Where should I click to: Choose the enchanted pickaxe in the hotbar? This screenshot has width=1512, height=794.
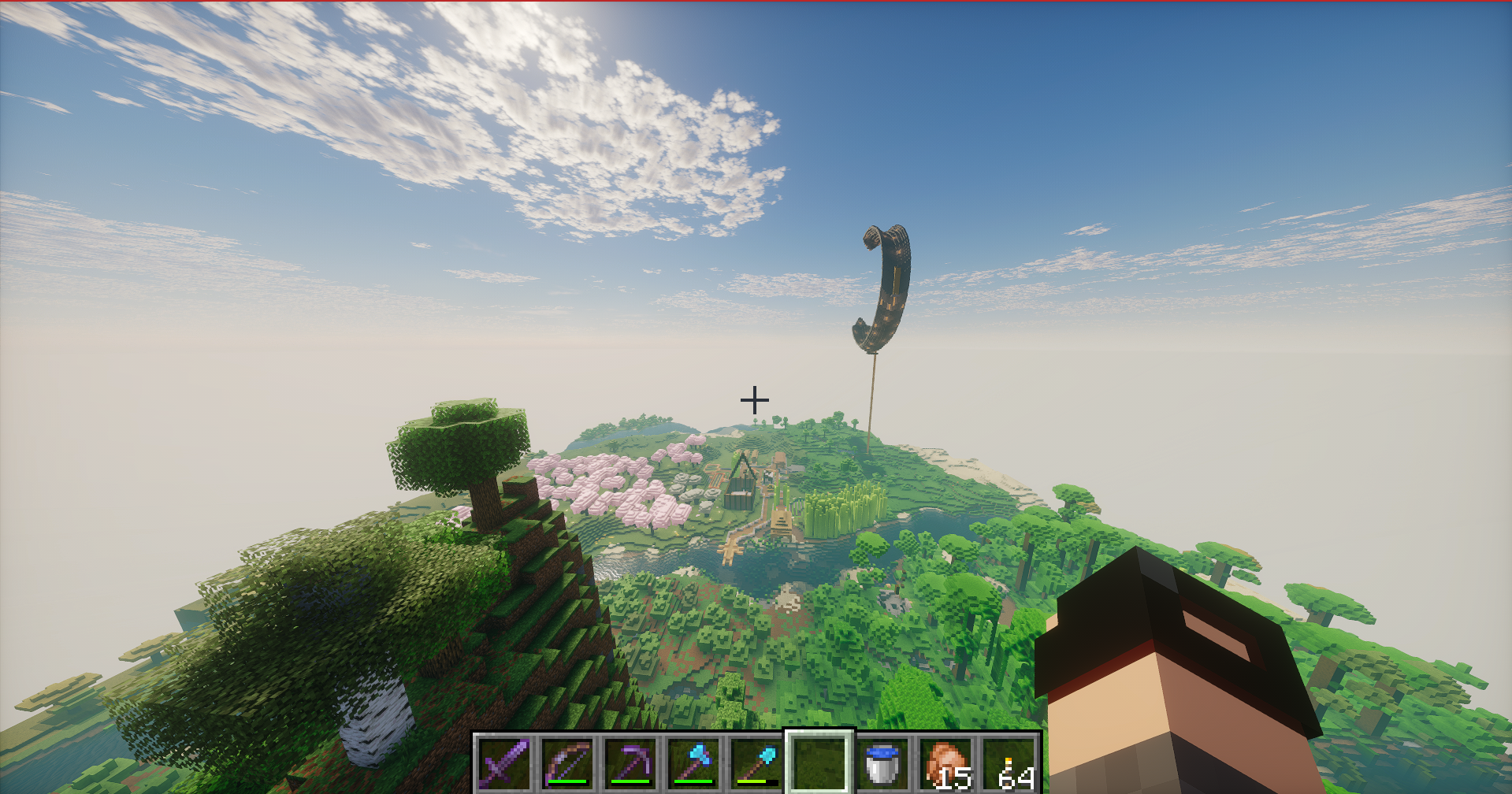click(630, 762)
